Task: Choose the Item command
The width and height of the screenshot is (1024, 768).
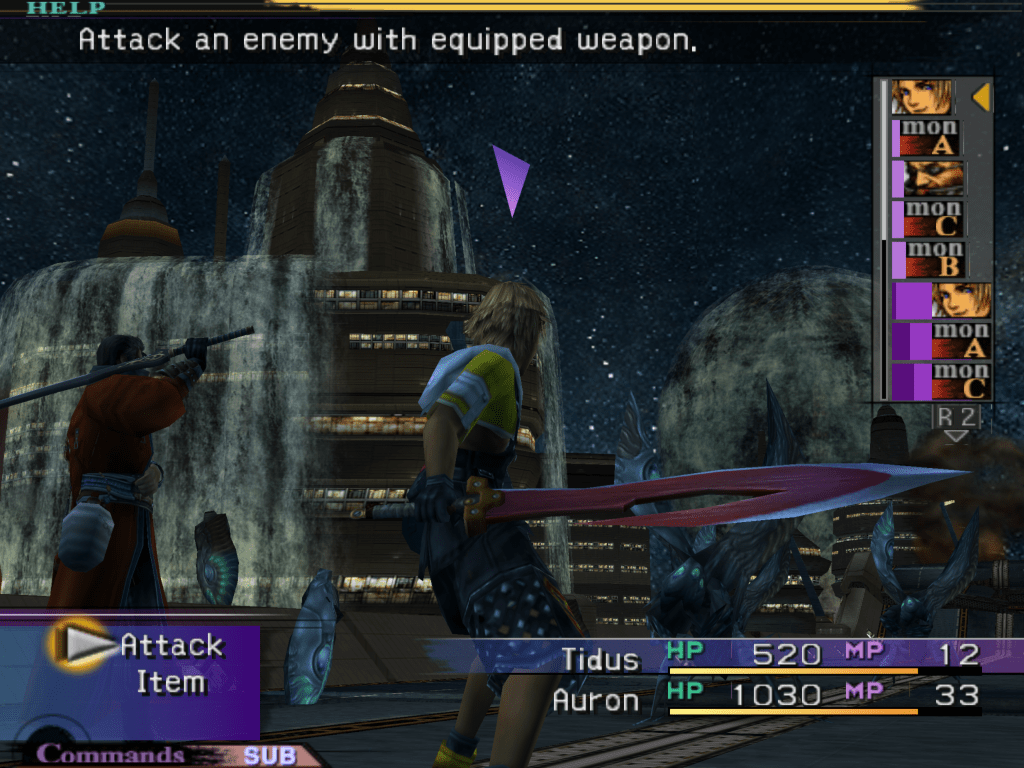Action: (x=171, y=683)
